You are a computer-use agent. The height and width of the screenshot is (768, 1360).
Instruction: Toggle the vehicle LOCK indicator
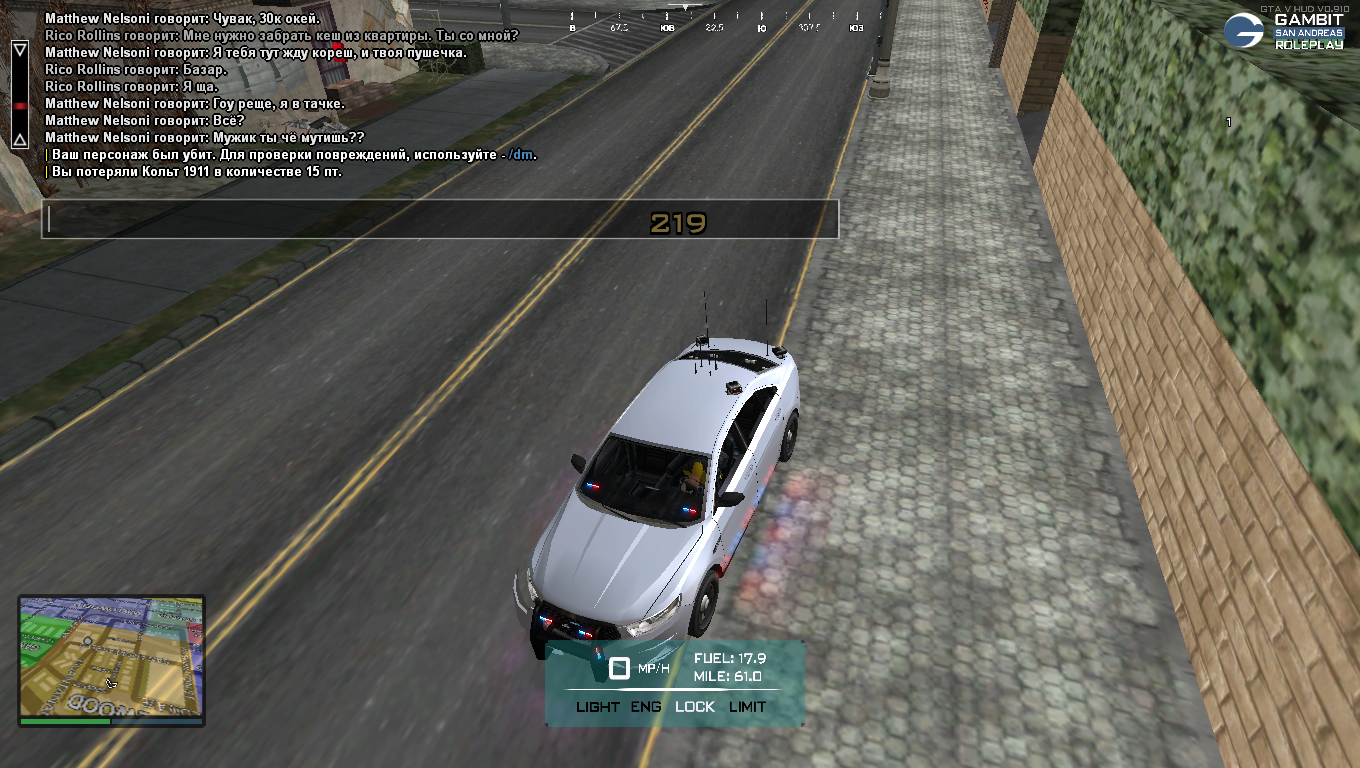[x=695, y=707]
